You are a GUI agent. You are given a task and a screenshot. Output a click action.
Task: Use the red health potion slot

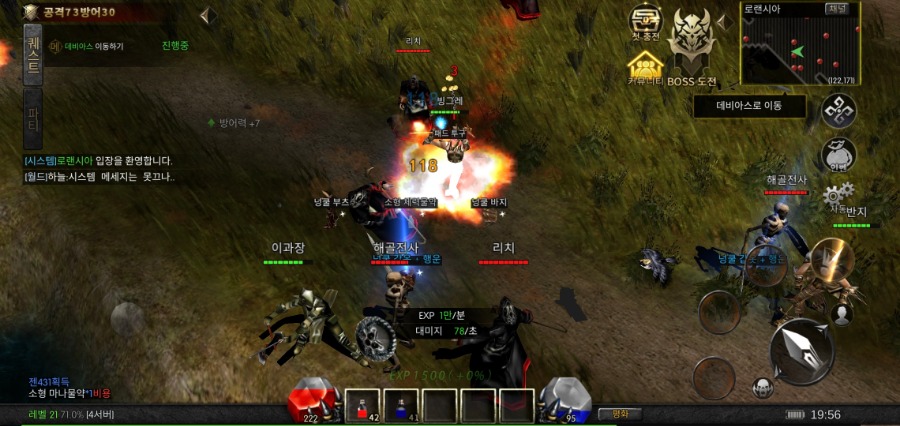[x=363, y=405]
